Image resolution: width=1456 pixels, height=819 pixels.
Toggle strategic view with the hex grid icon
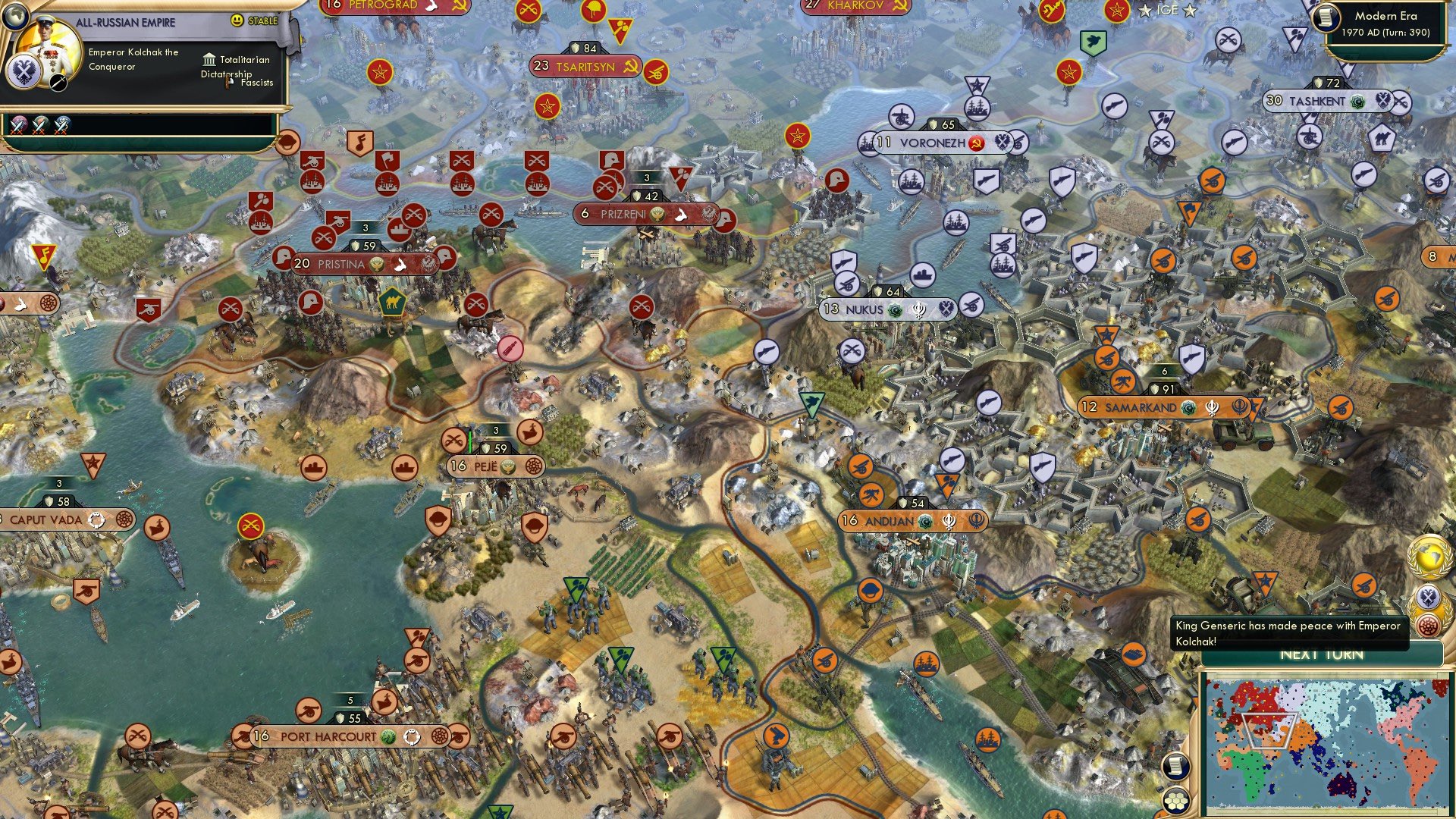(x=1176, y=801)
